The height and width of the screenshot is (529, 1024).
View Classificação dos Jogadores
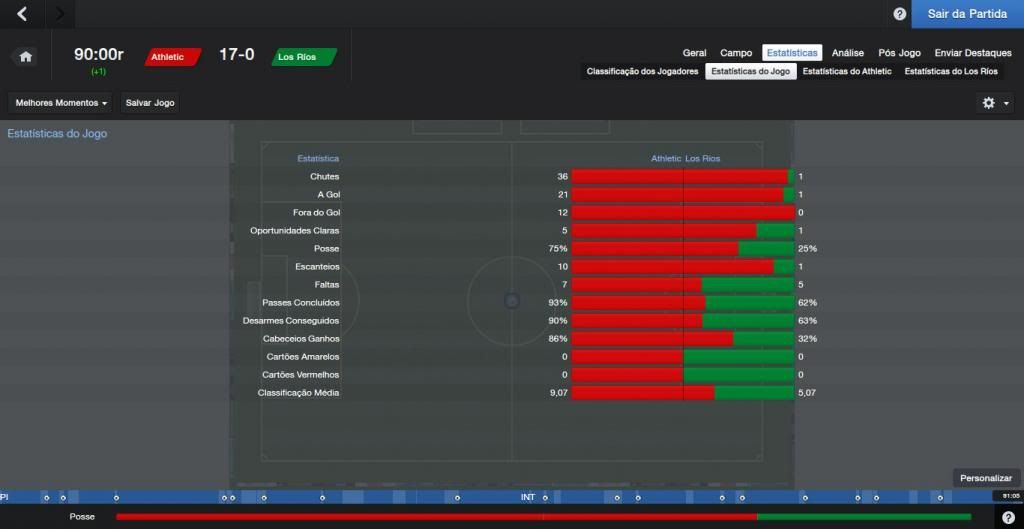click(x=642, y=72)
